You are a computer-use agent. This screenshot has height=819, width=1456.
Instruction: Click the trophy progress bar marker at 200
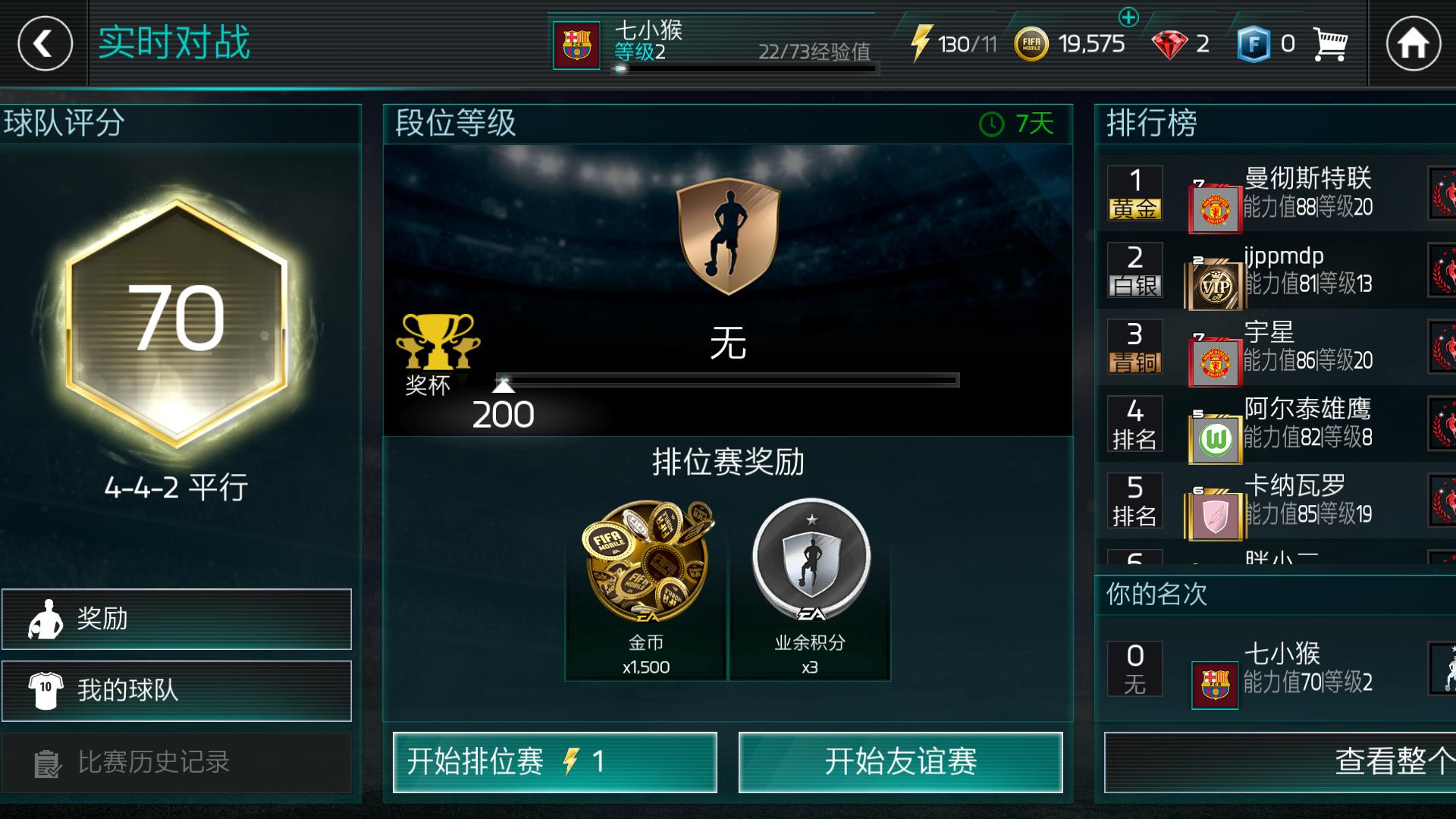pyautogui.click(x=504, y=385)
